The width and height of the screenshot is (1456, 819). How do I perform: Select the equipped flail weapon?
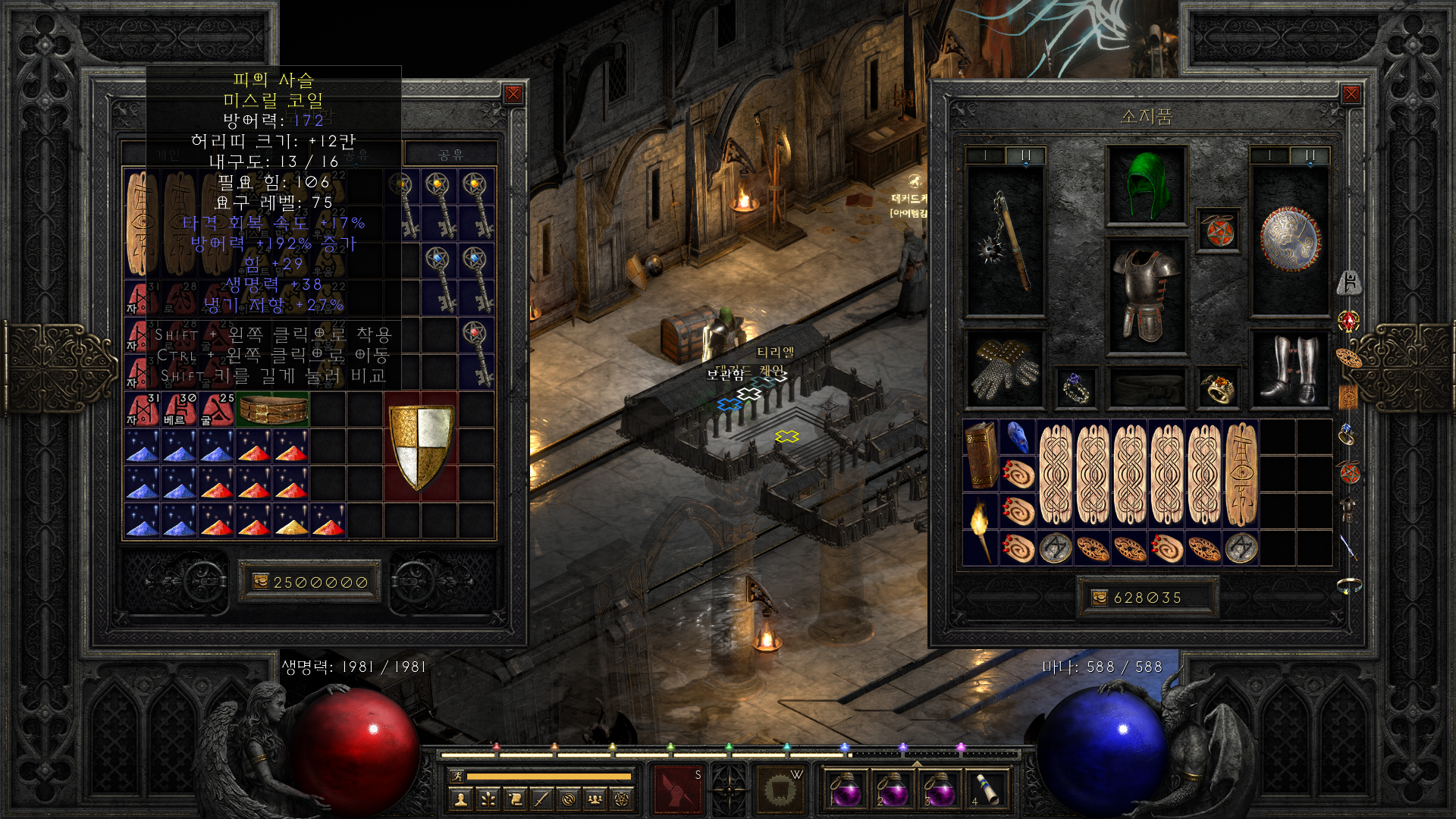point(1006,241)
